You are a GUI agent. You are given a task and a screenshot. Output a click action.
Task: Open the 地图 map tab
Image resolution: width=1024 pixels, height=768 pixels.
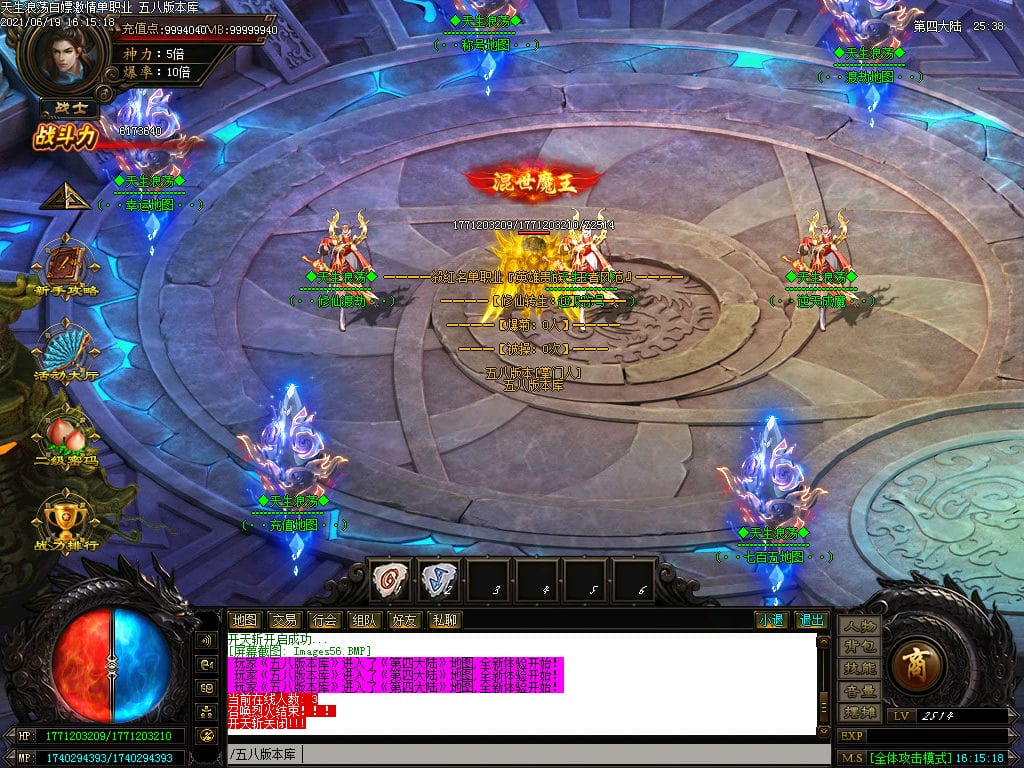245,620
